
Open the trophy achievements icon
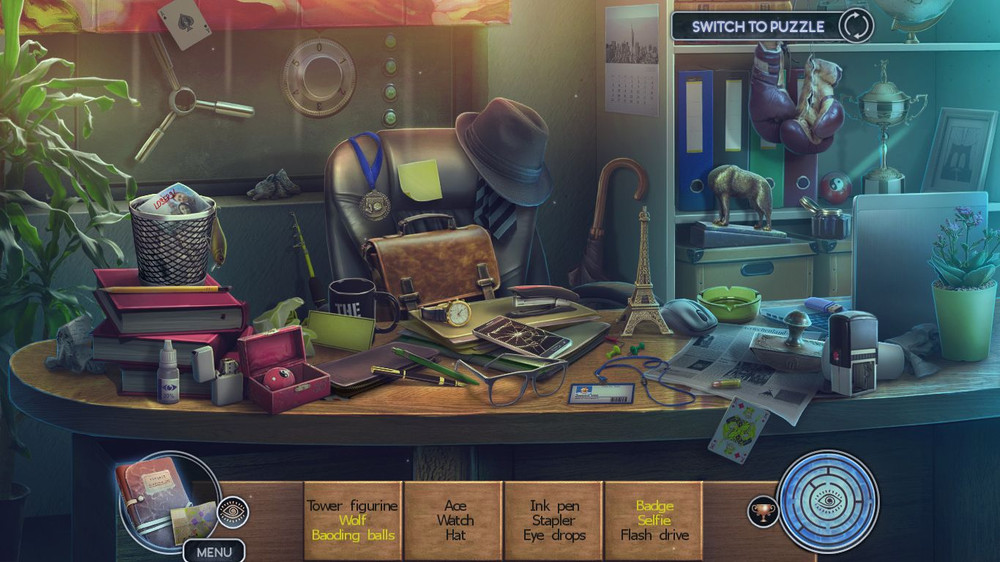point(763,512)
